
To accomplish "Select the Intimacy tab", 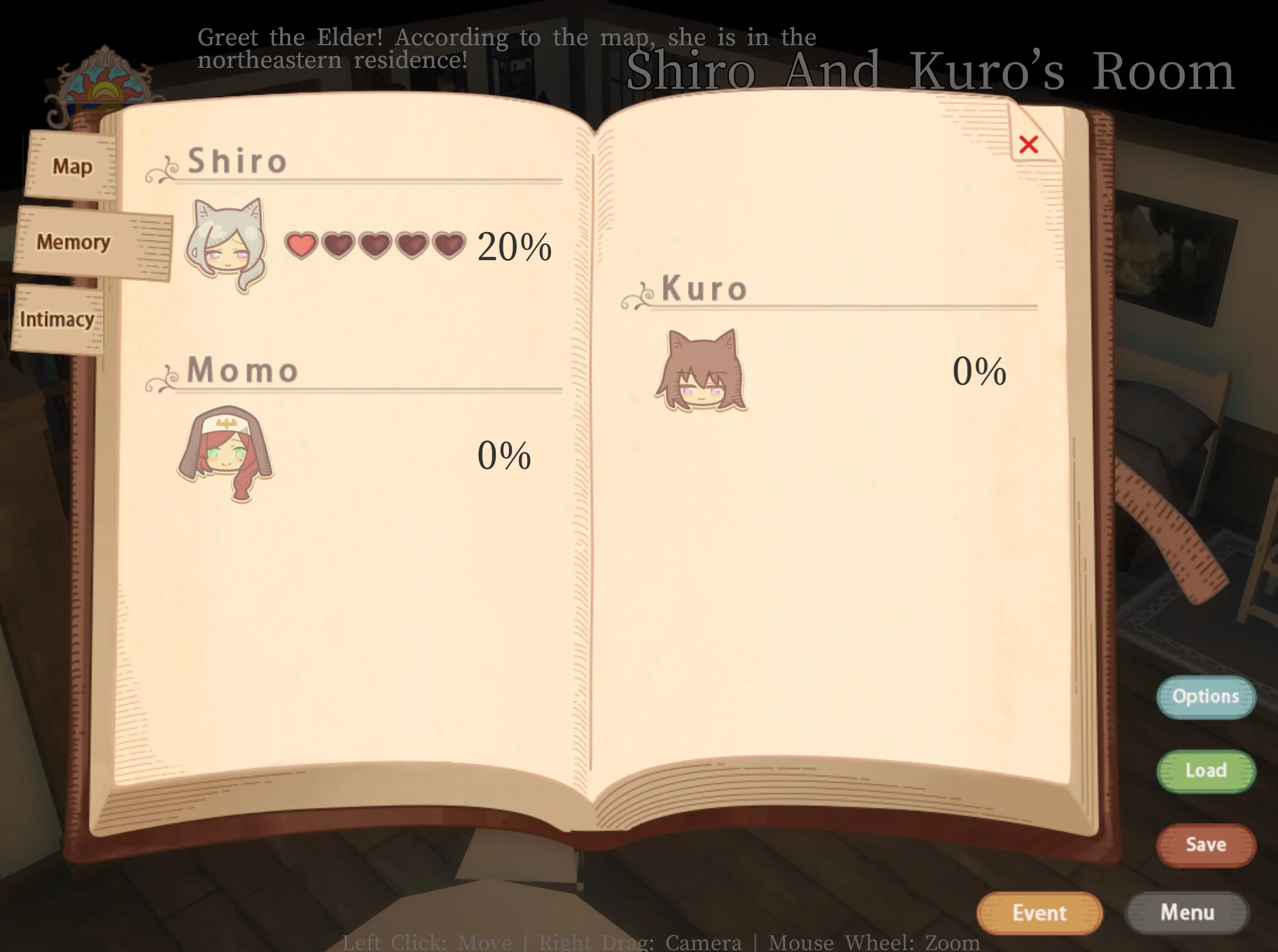I will click(x=57, y=319).
